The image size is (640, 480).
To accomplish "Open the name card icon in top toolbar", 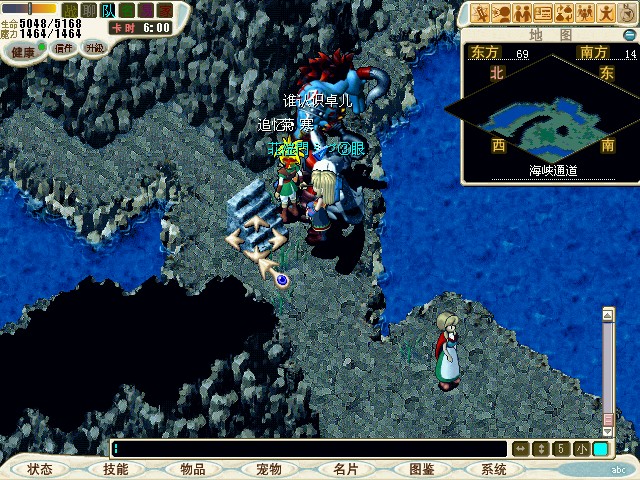I will pos(543,13).
